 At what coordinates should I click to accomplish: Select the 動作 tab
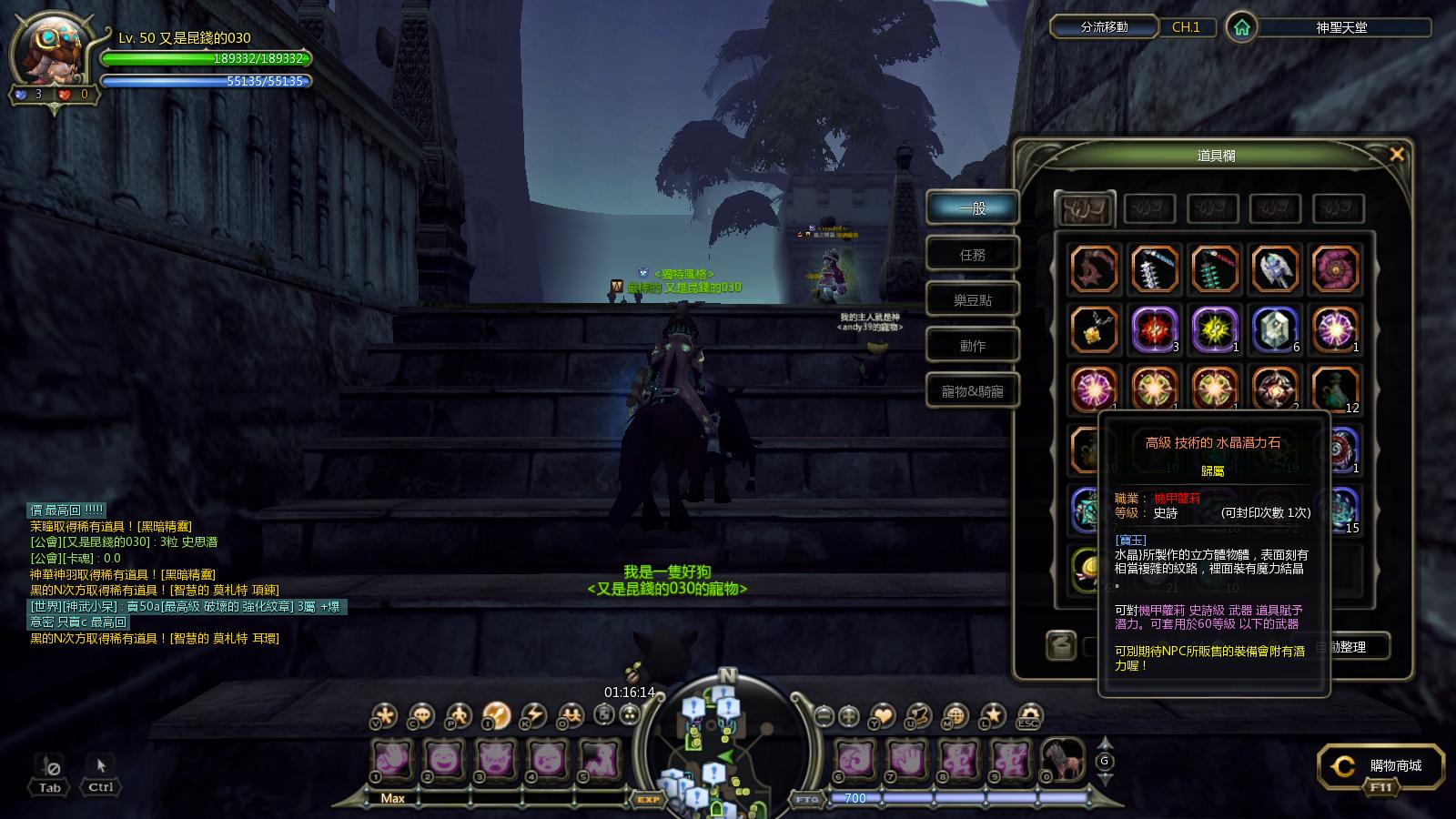(972, 346)
